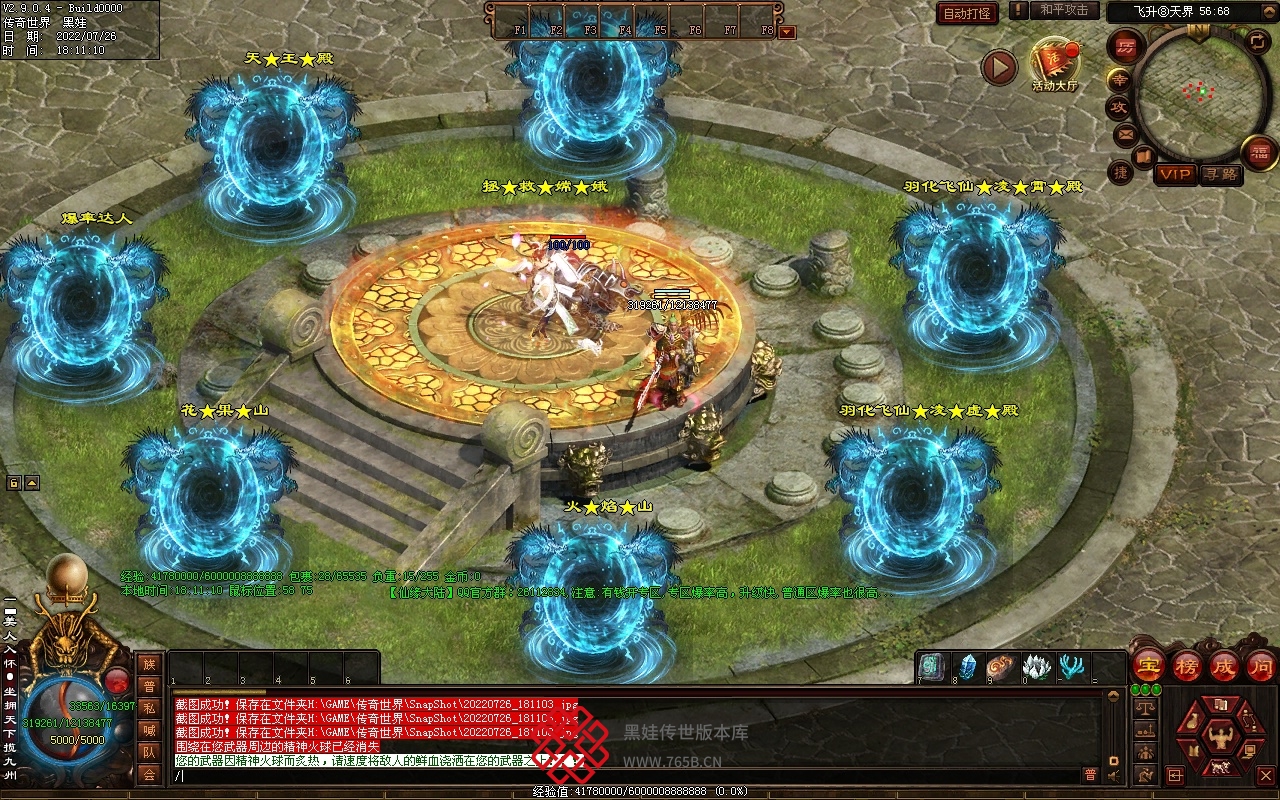Image resolution: width=1280 pixels, height=800 pixels.
Task: Use the blue crystal hotbar item
Action: [x=968, y=666]
